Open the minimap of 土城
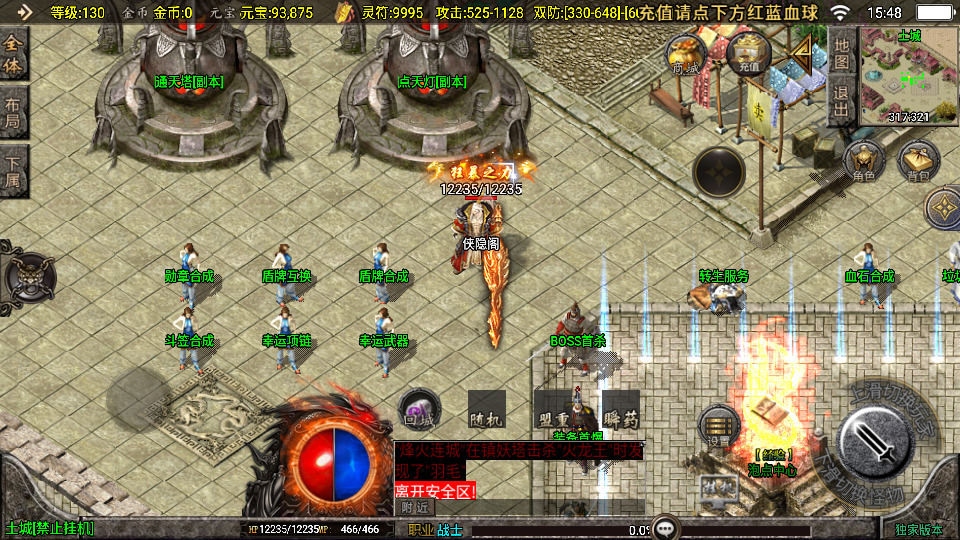The width and height of the screenshot is (960, 540). (909, 75)
